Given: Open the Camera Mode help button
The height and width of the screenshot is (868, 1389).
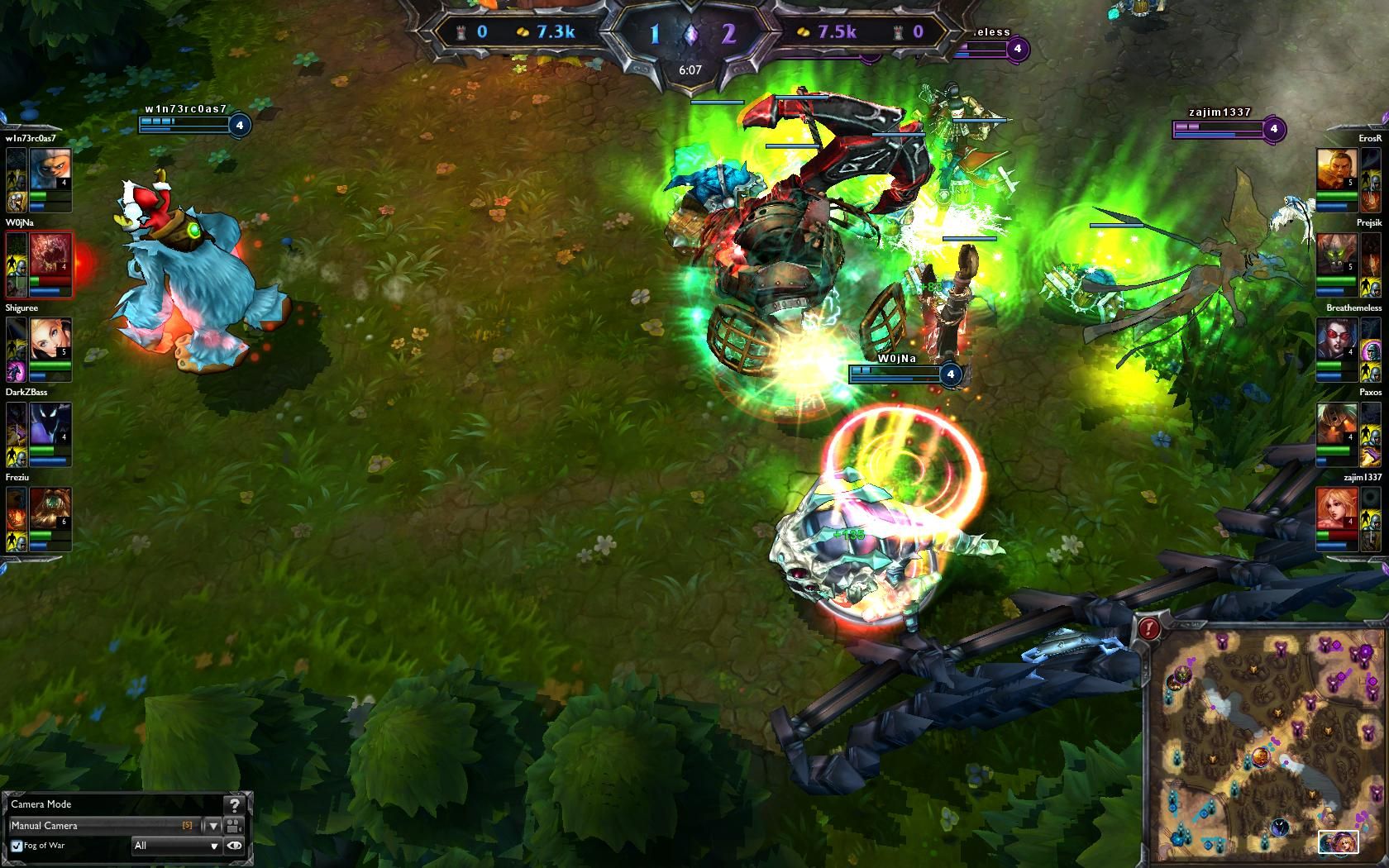Looking at the screenshot, I should pyautogui.click(x=235, y=805).
